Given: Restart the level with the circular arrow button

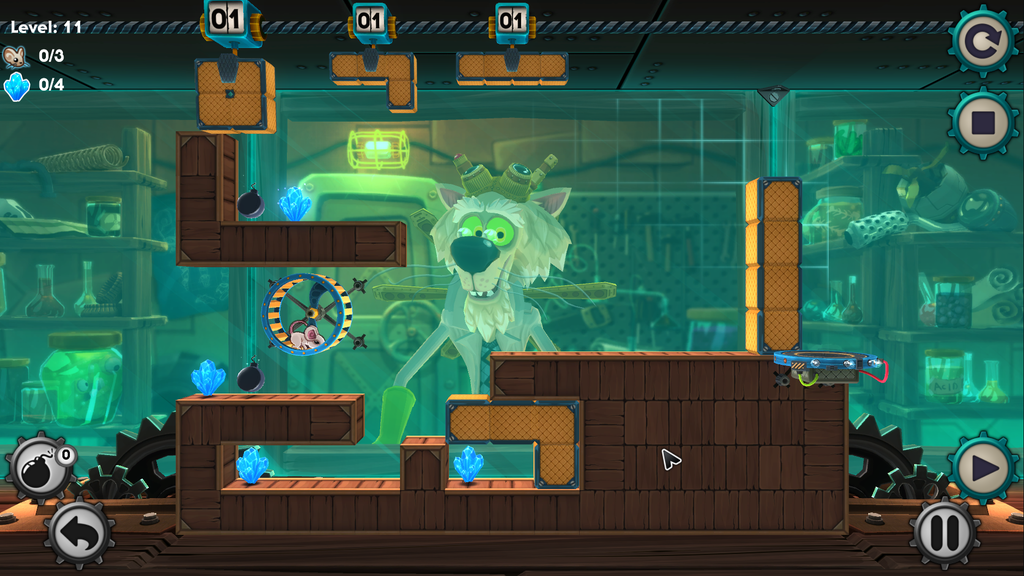Looking at the screenshot, I should [982, 41].
